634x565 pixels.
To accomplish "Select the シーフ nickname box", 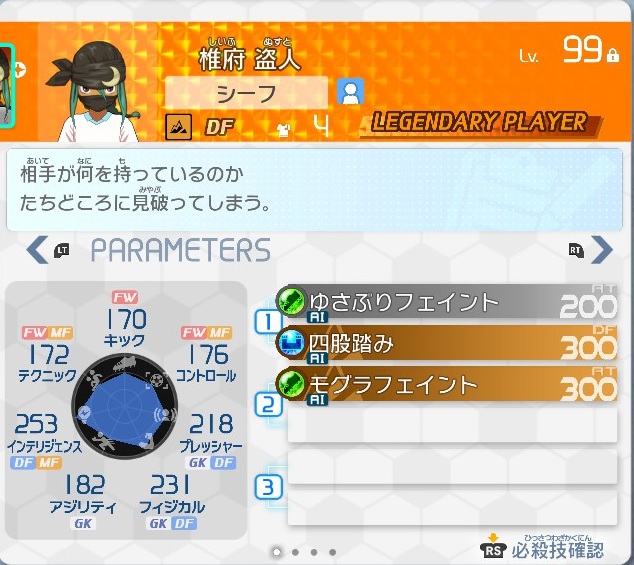I will 246,93.
